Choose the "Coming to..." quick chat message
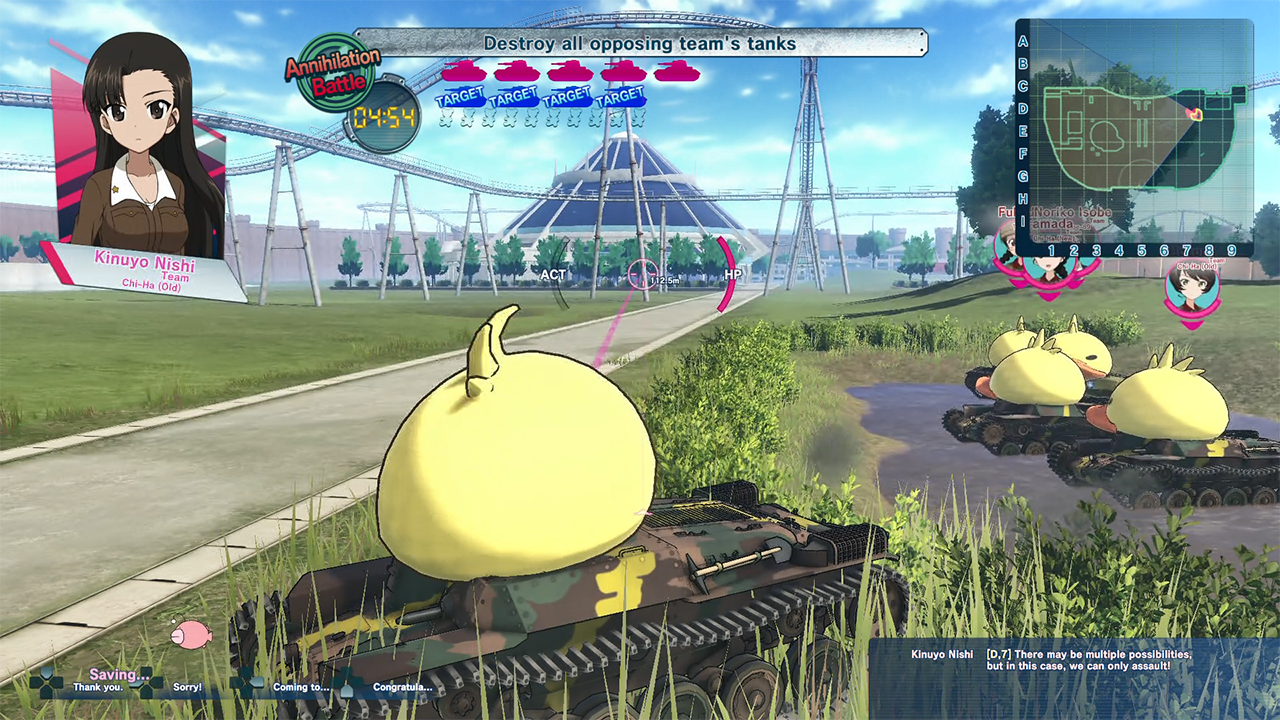 299,687
